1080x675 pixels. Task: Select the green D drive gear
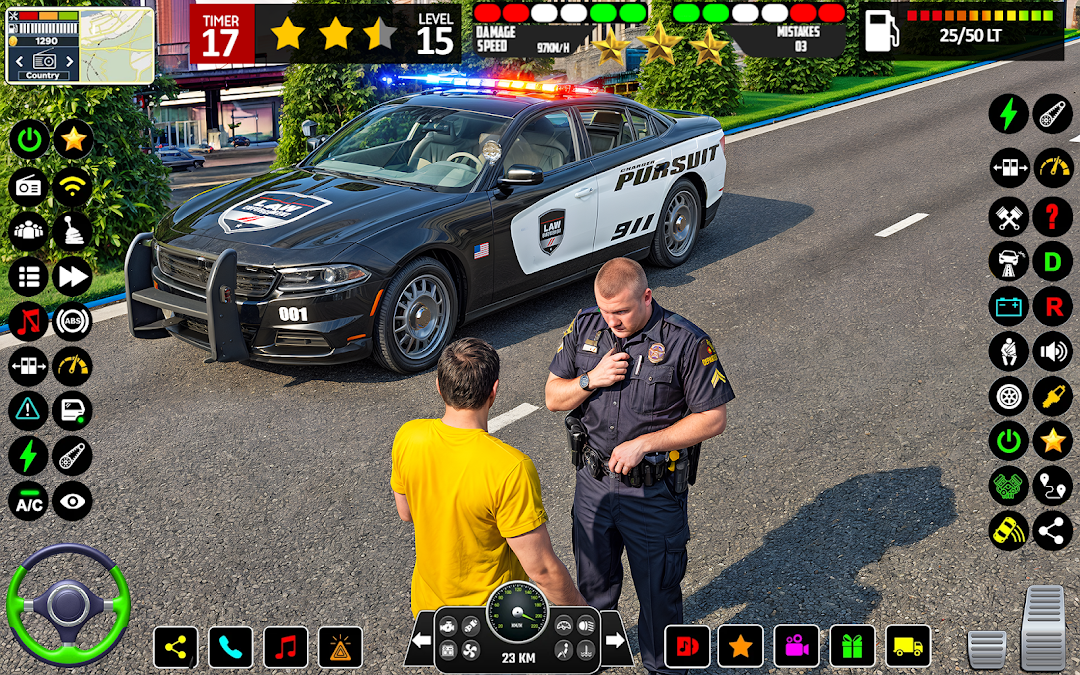click(x=1052, y=262)
